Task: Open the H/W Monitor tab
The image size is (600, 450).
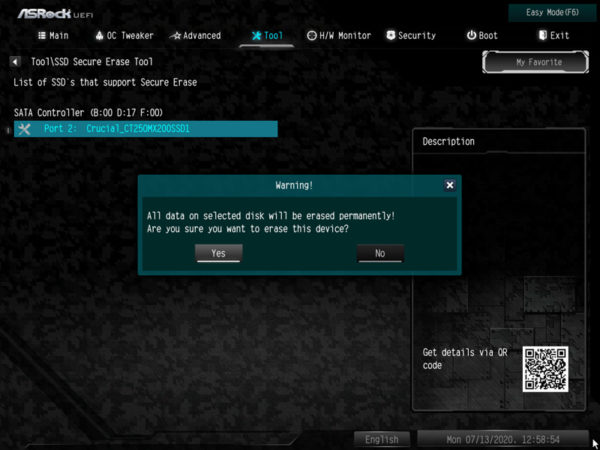Action: 338,35
